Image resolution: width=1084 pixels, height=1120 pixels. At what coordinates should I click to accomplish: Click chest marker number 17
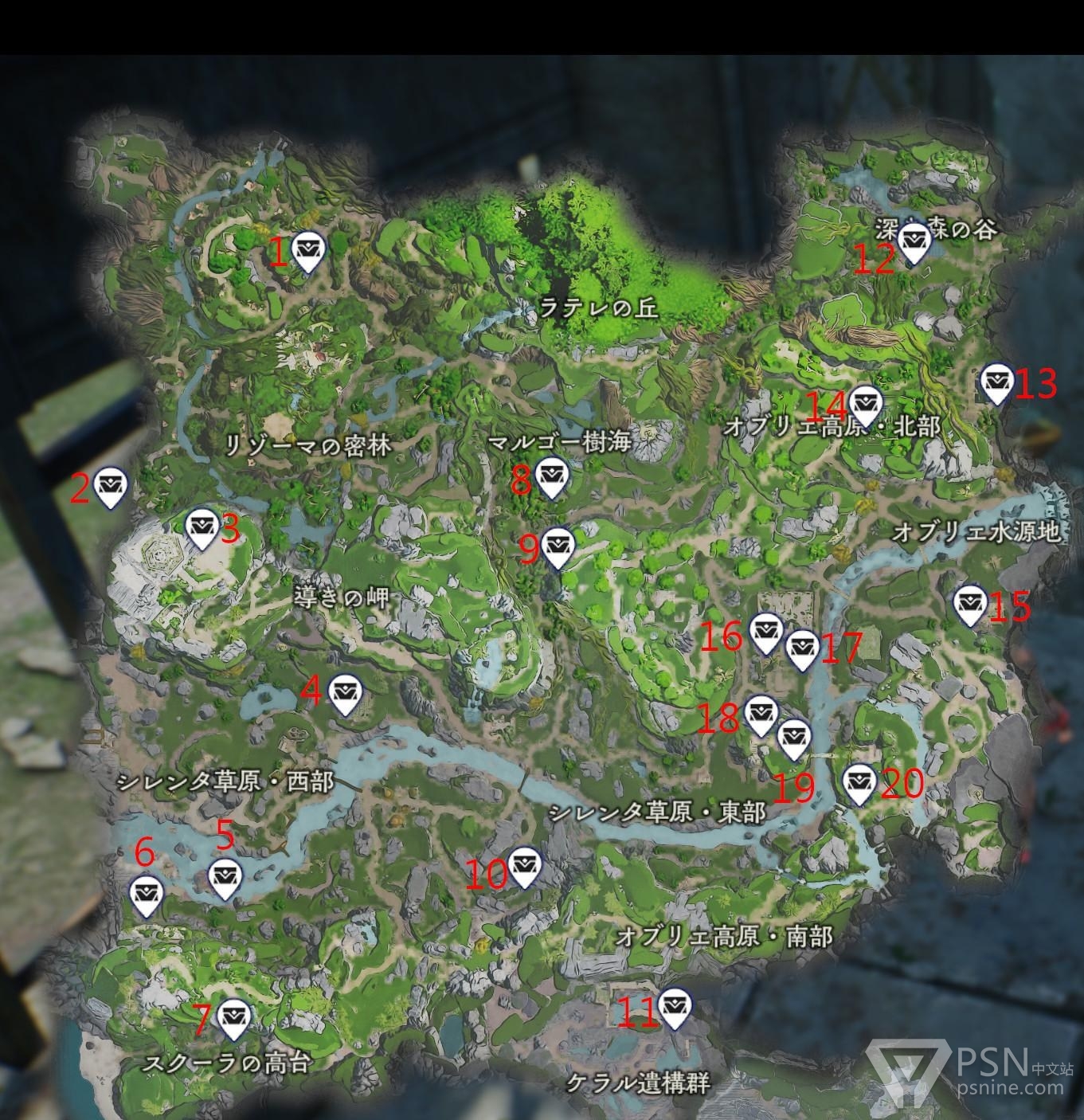[801, 648]
